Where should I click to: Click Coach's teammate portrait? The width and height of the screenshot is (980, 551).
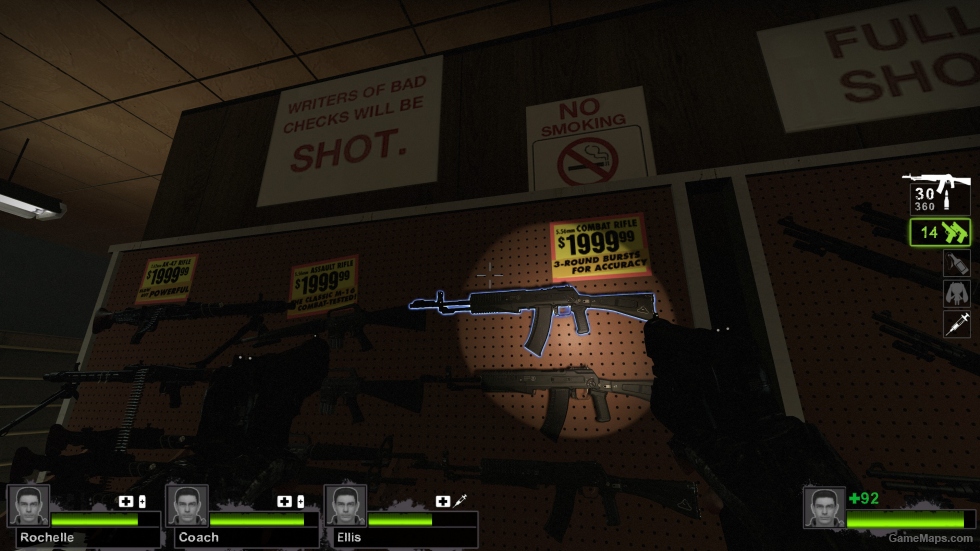(x=186, y=506)
